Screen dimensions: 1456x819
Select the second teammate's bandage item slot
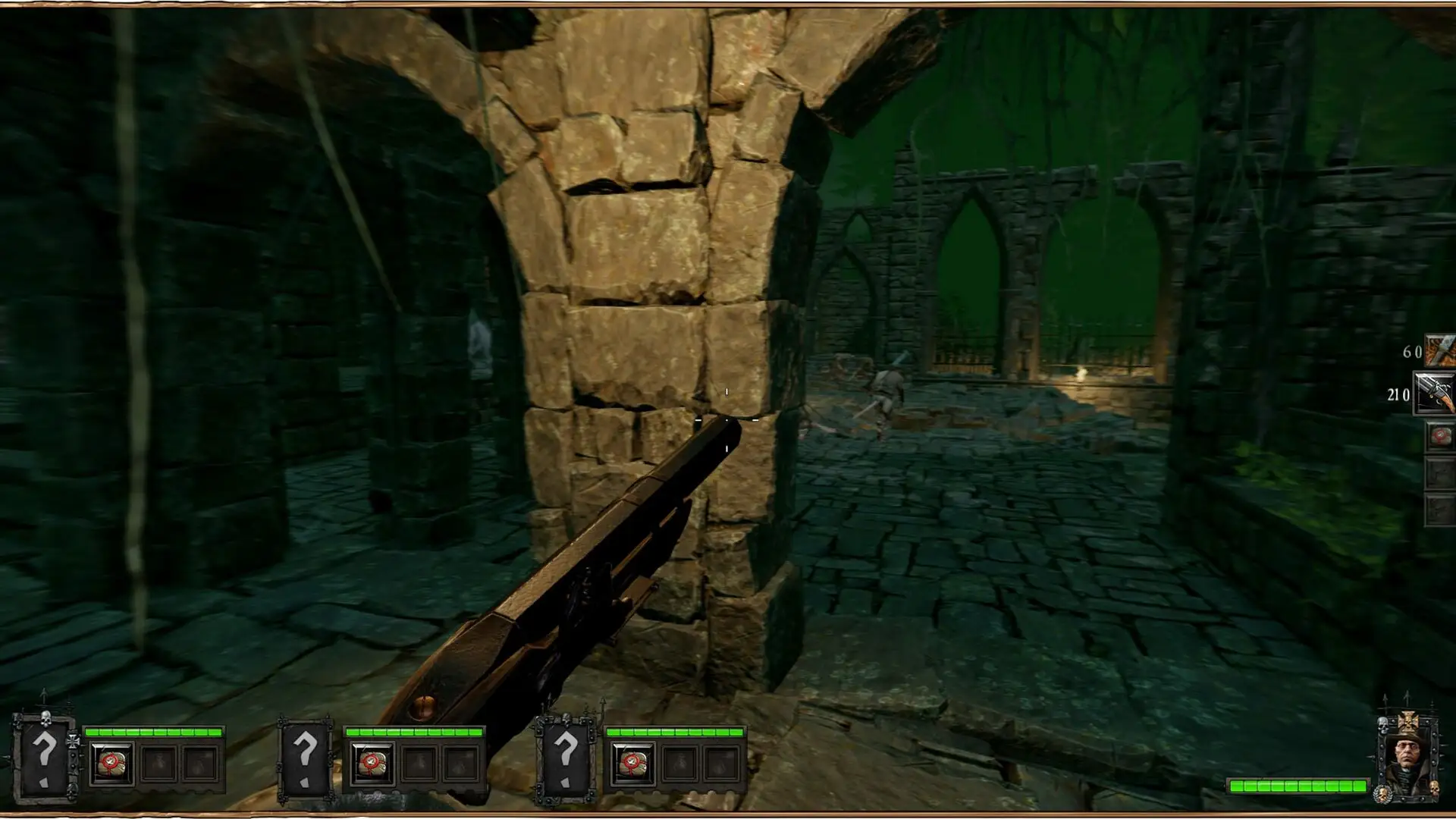coord(372,763)
